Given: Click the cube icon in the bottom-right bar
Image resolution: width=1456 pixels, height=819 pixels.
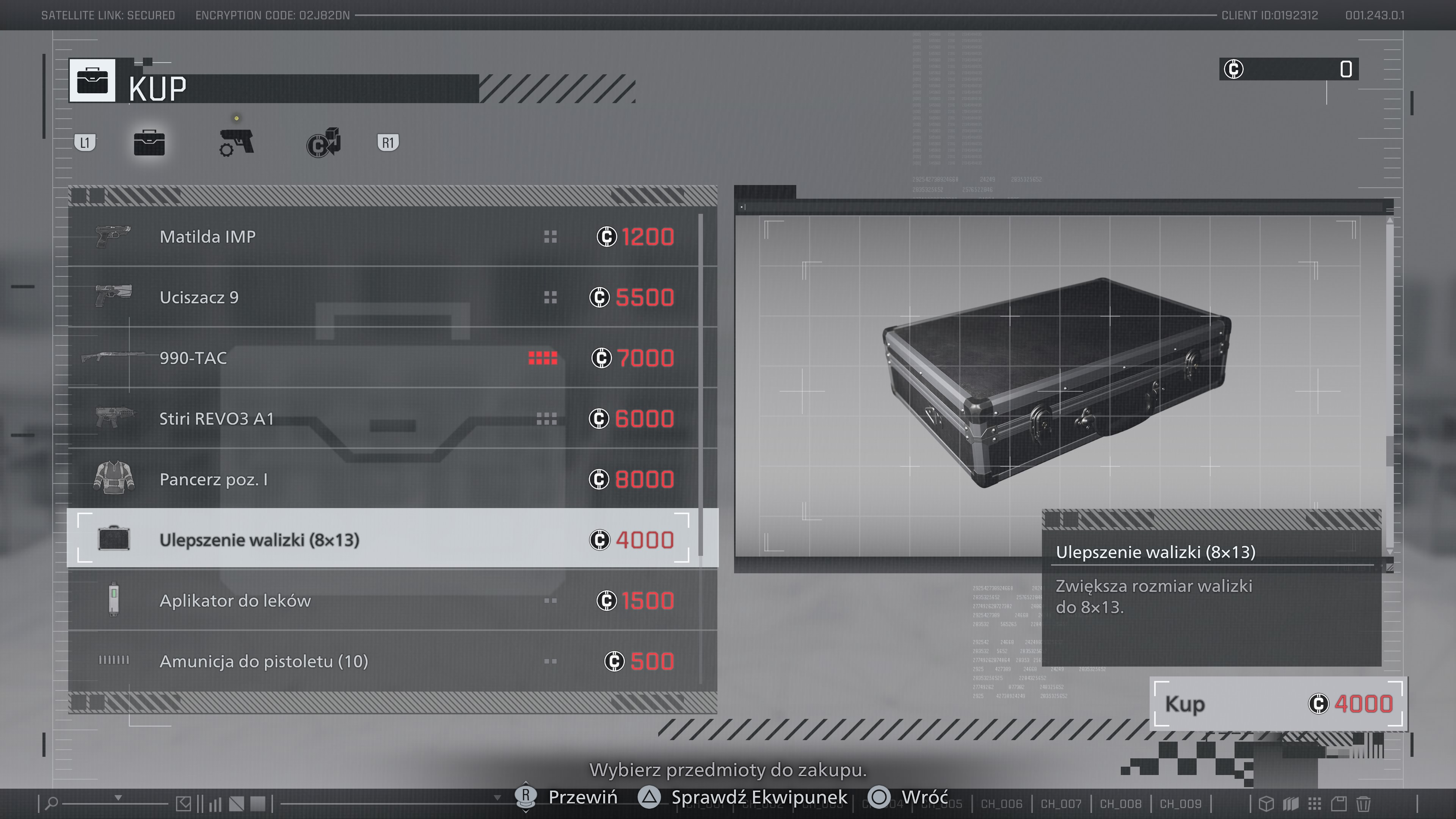Looking at the screenshot, I should 1267,804.
